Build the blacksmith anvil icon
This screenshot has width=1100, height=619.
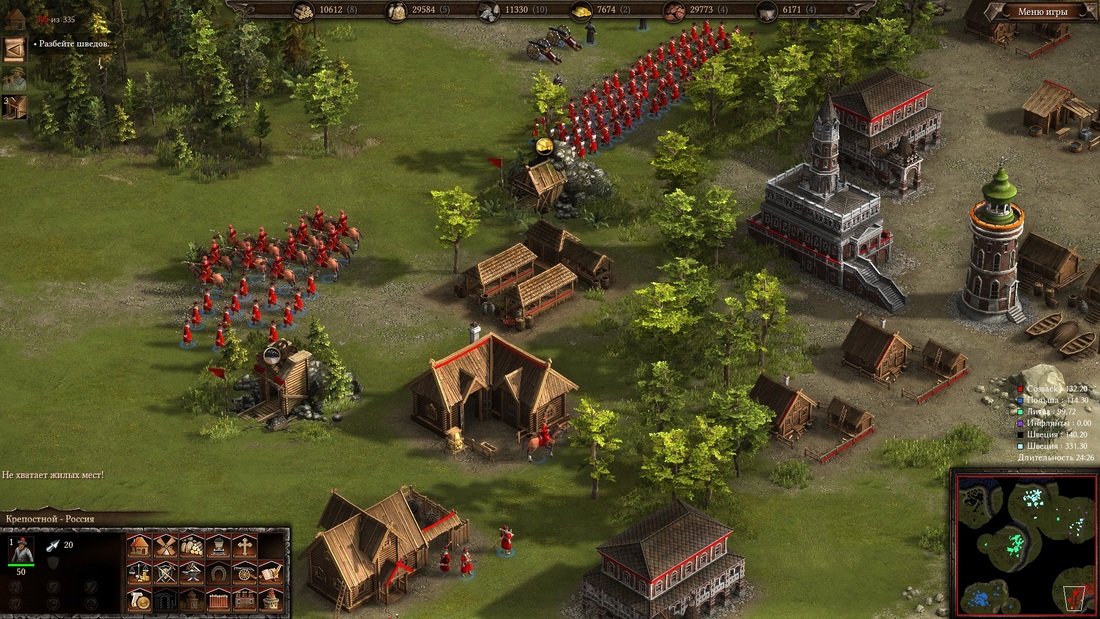tap(191, 573)
